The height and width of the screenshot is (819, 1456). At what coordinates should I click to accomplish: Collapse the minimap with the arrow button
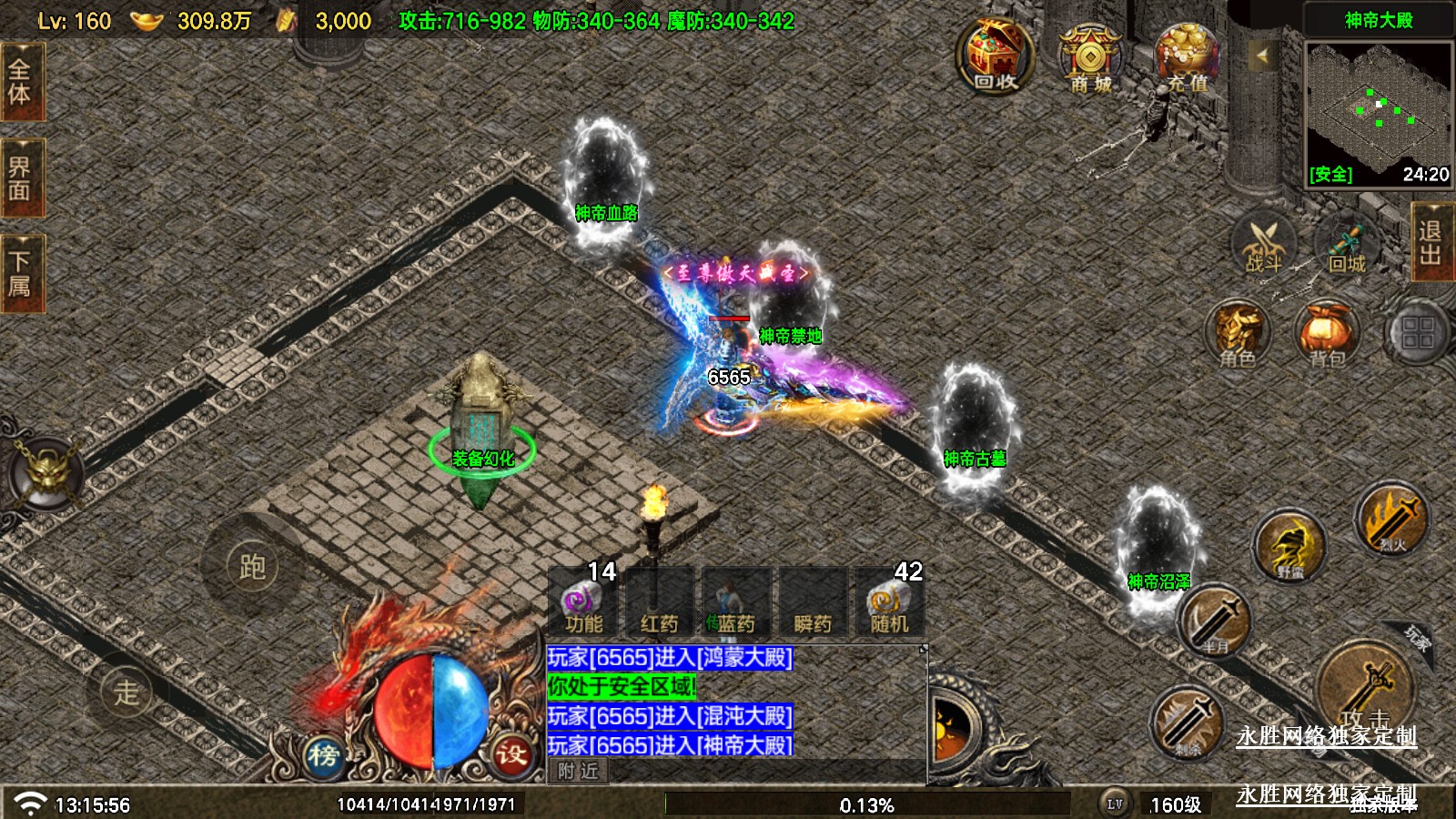[1262, 56]
